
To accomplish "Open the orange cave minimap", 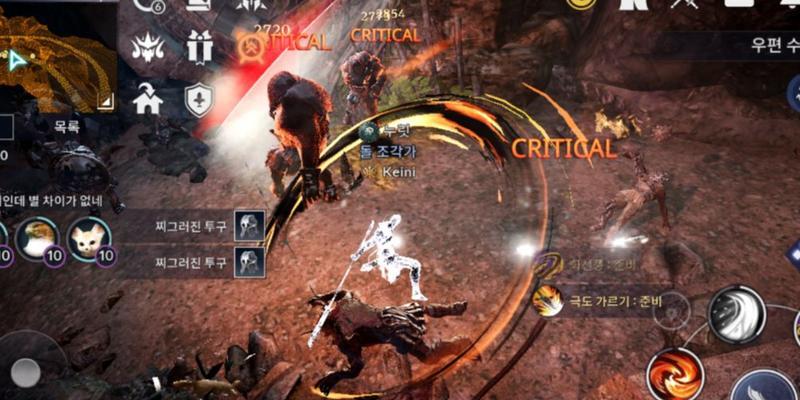I will 55,60.
